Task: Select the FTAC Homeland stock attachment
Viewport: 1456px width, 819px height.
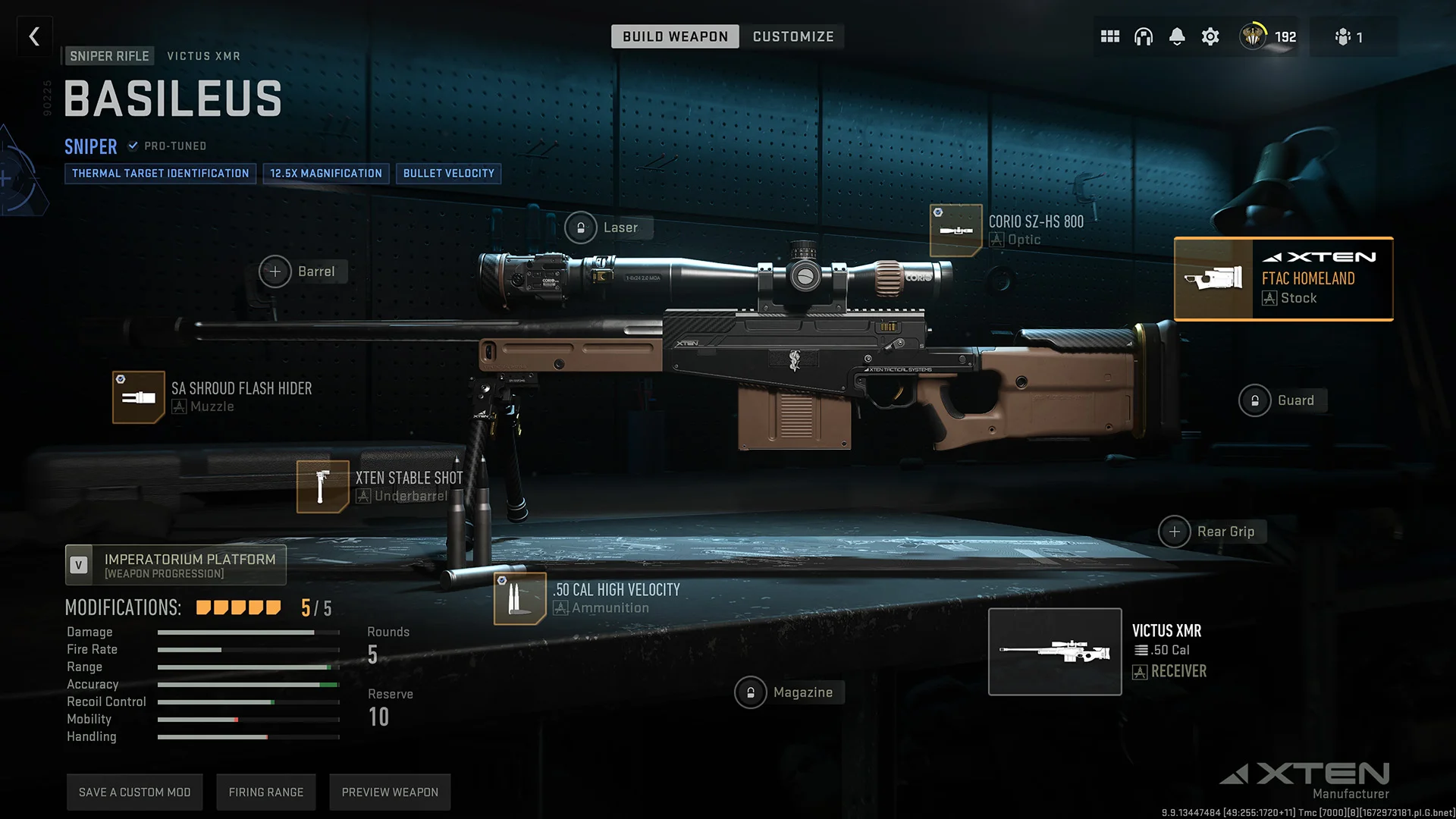Action: point(1283,278)
